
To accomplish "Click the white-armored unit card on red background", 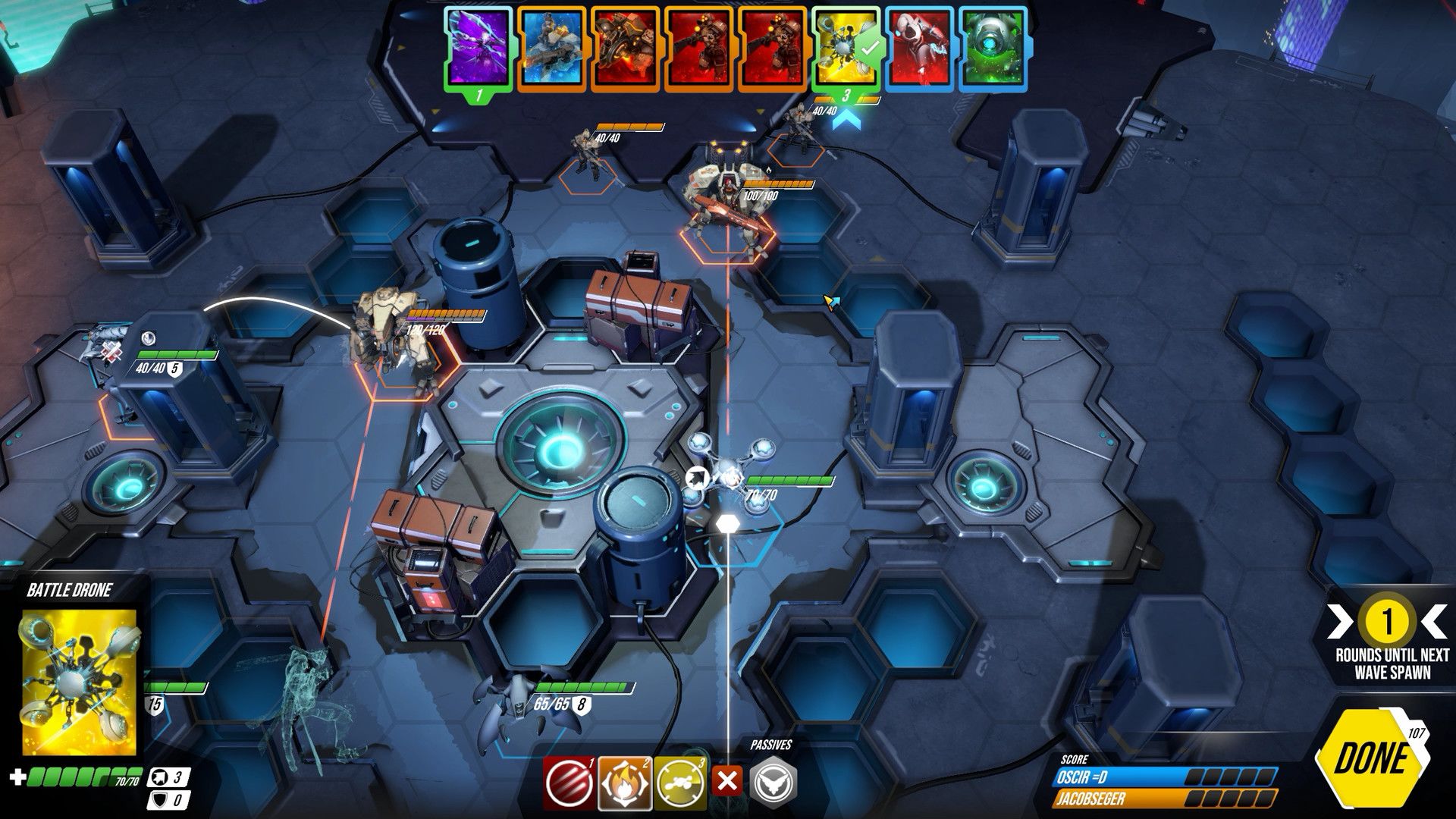I will pyautogui.click(x=920, y=49).
